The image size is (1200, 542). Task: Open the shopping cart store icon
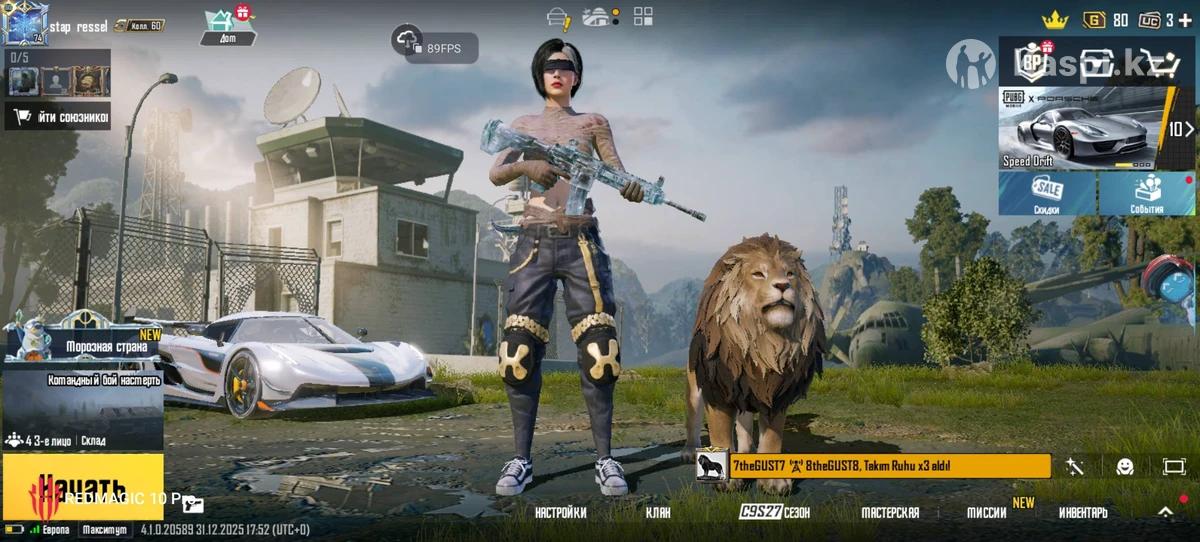pyautogui.click(x=1163, y=64)
